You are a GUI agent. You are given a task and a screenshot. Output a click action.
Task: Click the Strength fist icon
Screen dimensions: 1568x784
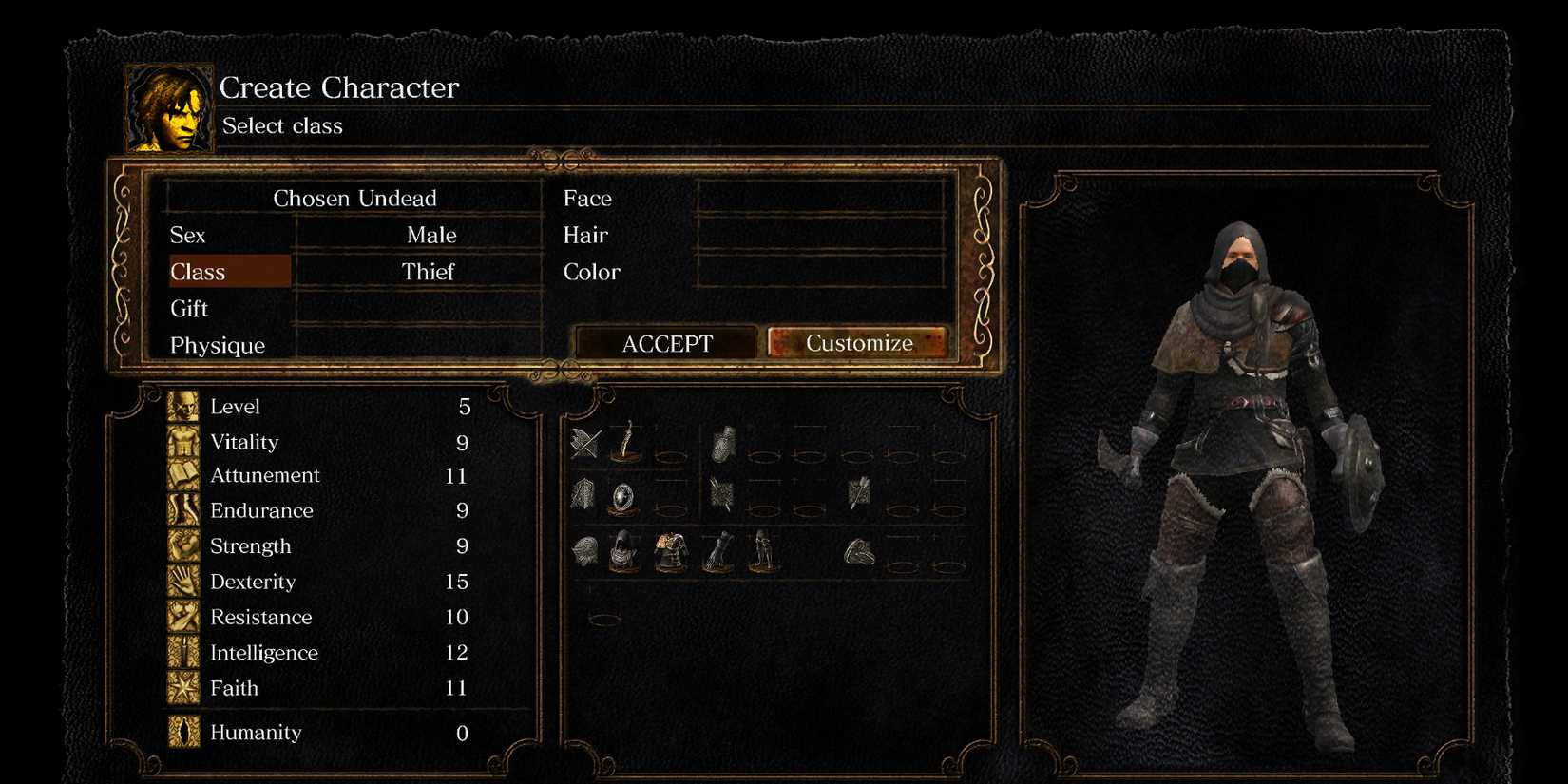point(182,545)
